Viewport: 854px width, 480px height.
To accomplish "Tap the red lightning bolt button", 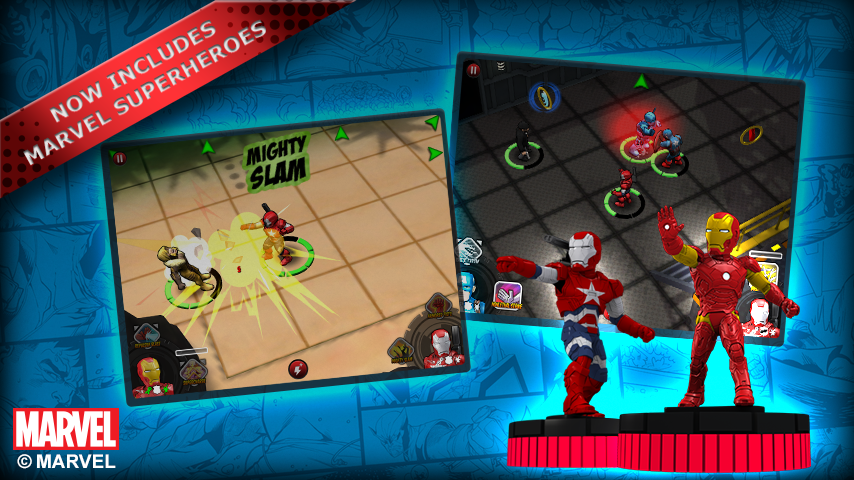I will (297, 368).
